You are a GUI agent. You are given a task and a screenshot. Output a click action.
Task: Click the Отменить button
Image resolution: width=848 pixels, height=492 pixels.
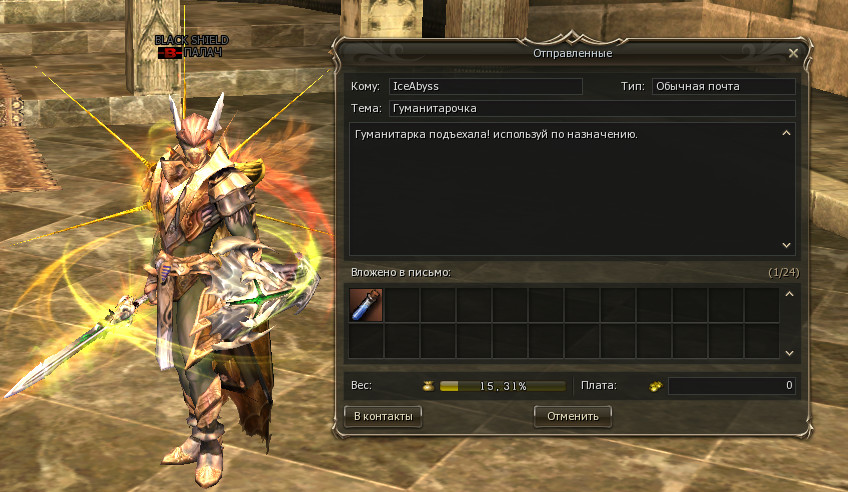coord(573,415)
